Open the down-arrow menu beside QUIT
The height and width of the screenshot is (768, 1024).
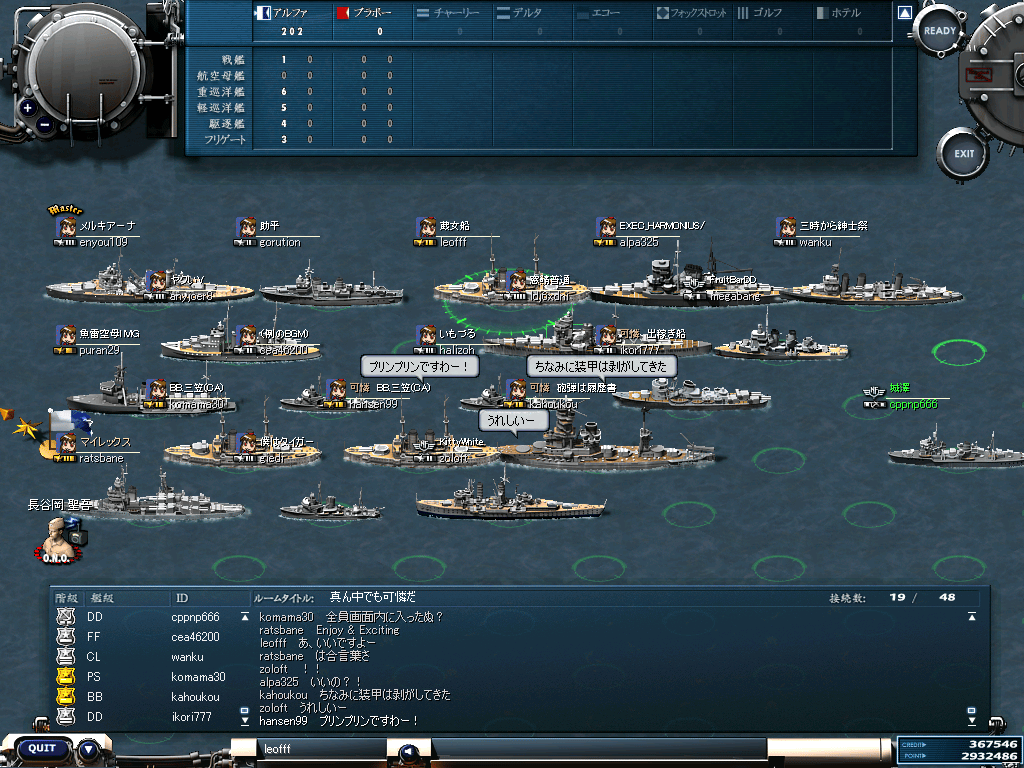[x=89, y=748]
